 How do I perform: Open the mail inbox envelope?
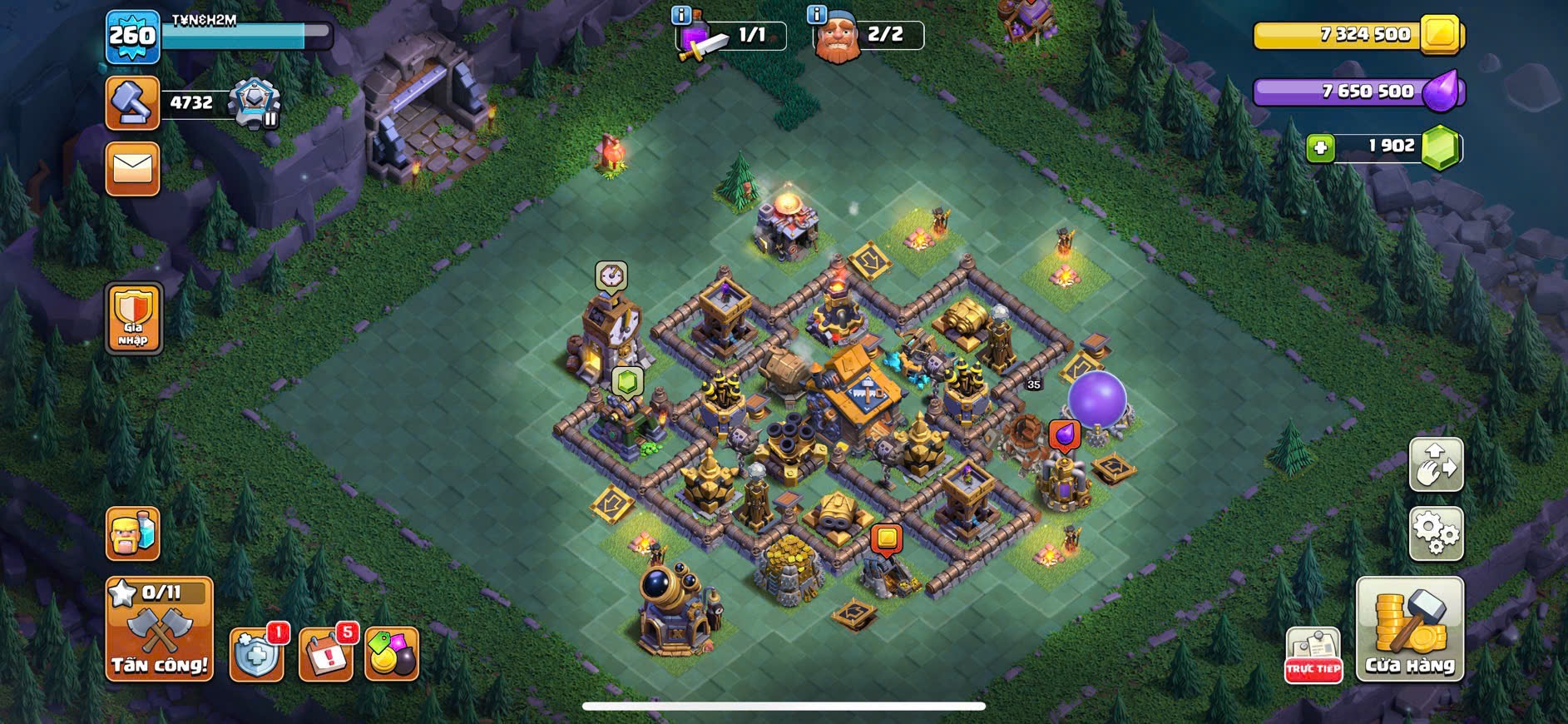point(132,169)
